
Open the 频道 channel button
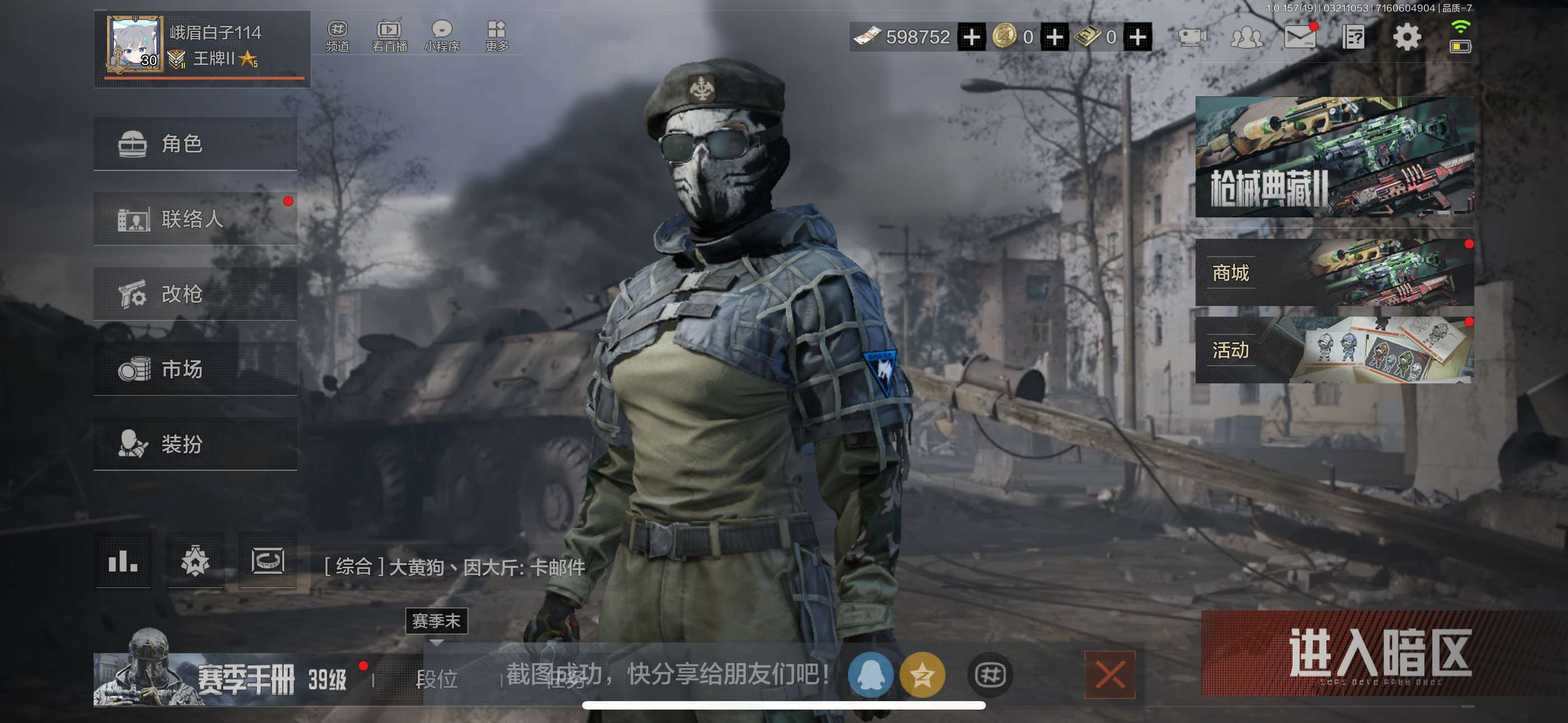[337, 36]
